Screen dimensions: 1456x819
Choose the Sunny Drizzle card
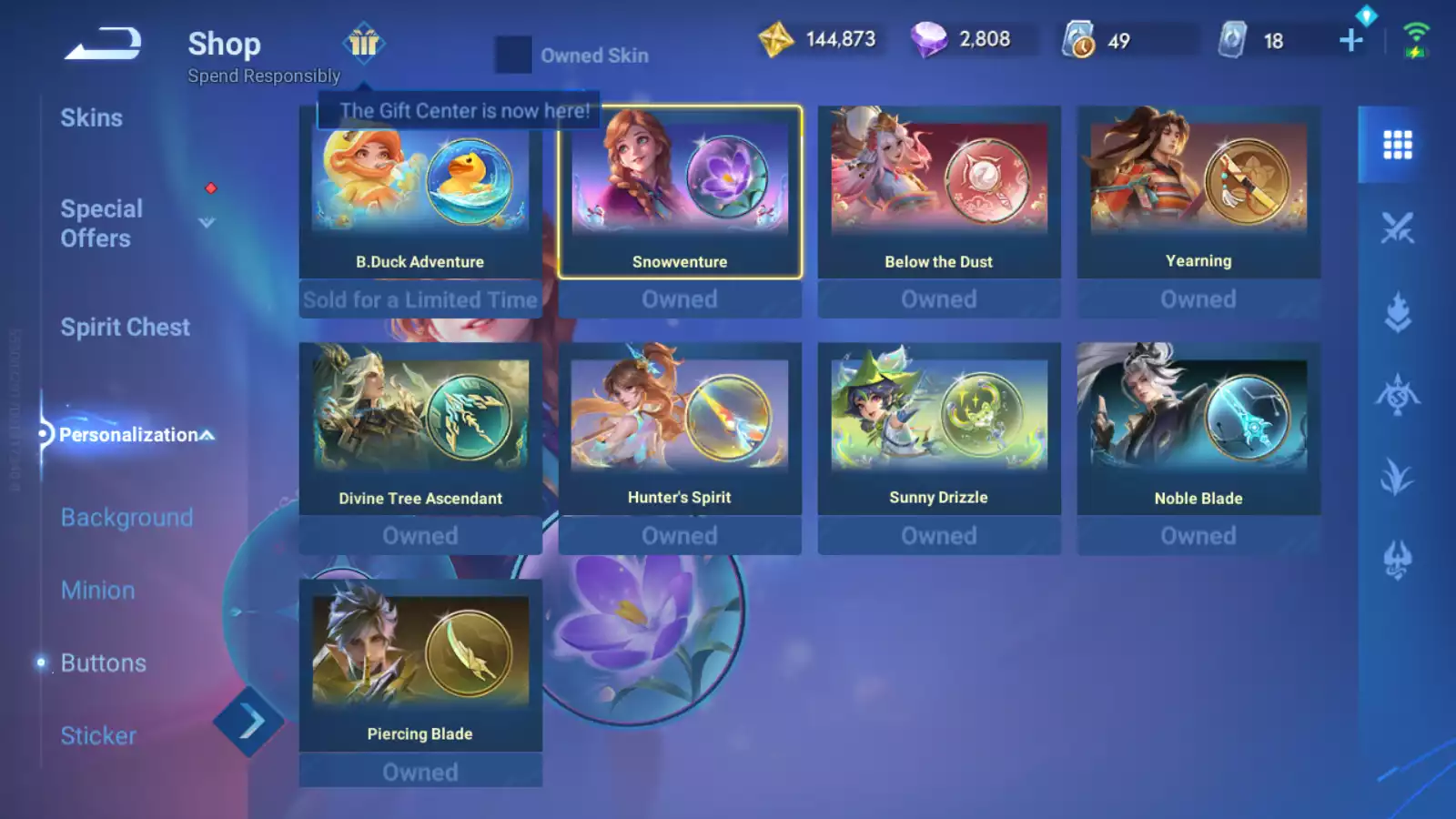(939, 430)
